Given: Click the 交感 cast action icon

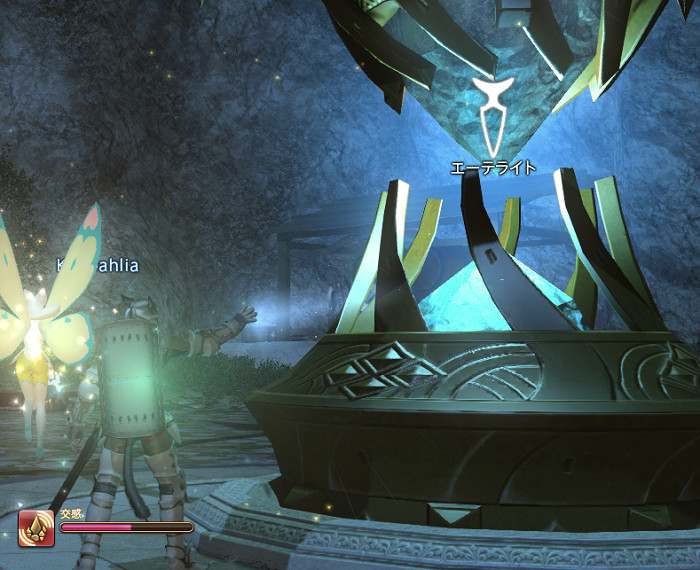Looking at the screenshot, I should pyautogui.click(x=37, y=528).
